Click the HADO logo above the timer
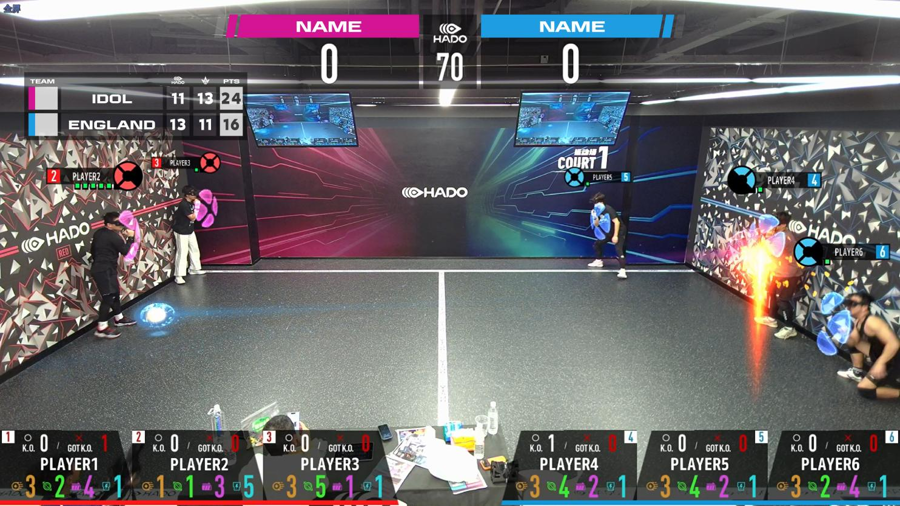 point(450,33)
